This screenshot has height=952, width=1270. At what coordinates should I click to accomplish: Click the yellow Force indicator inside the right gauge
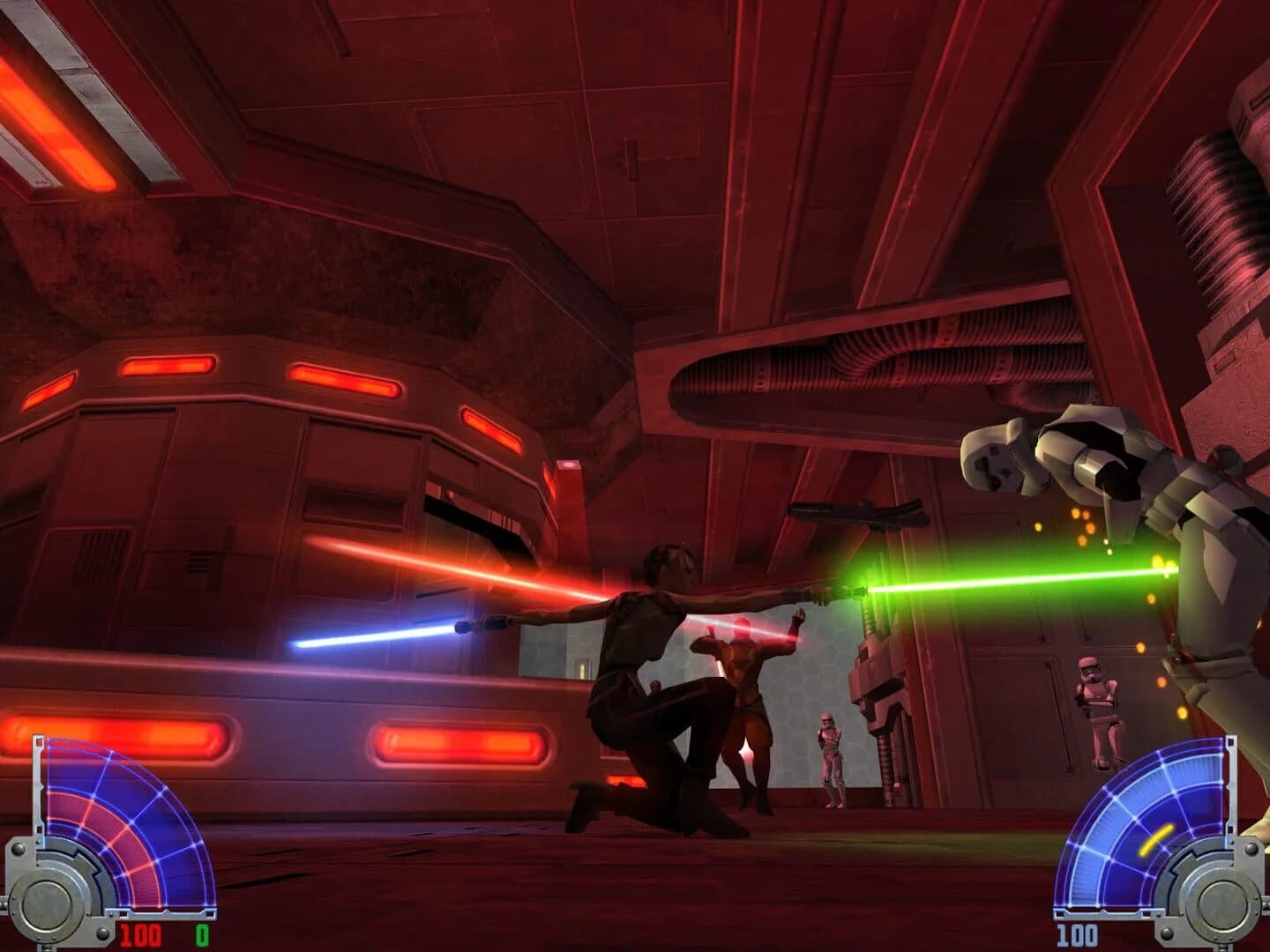(x=1157, y=839)
